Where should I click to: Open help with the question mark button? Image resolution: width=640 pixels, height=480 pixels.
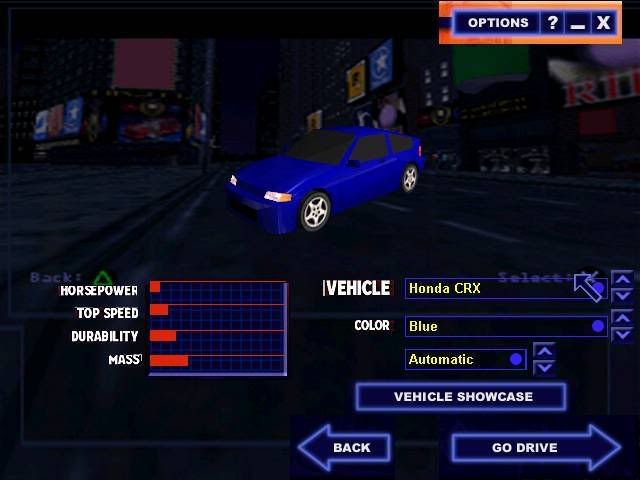click(552, 22)
